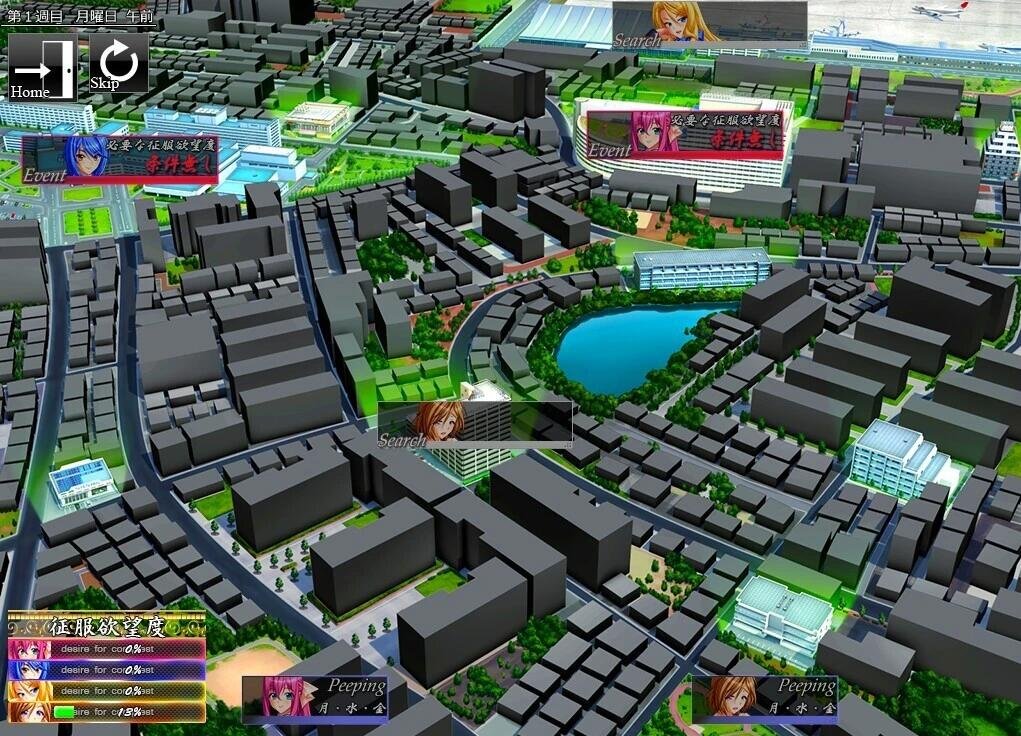1021x736 pixels.
Task: Open the pink-haired girl's Peeping banner
Action: point(316,698)
